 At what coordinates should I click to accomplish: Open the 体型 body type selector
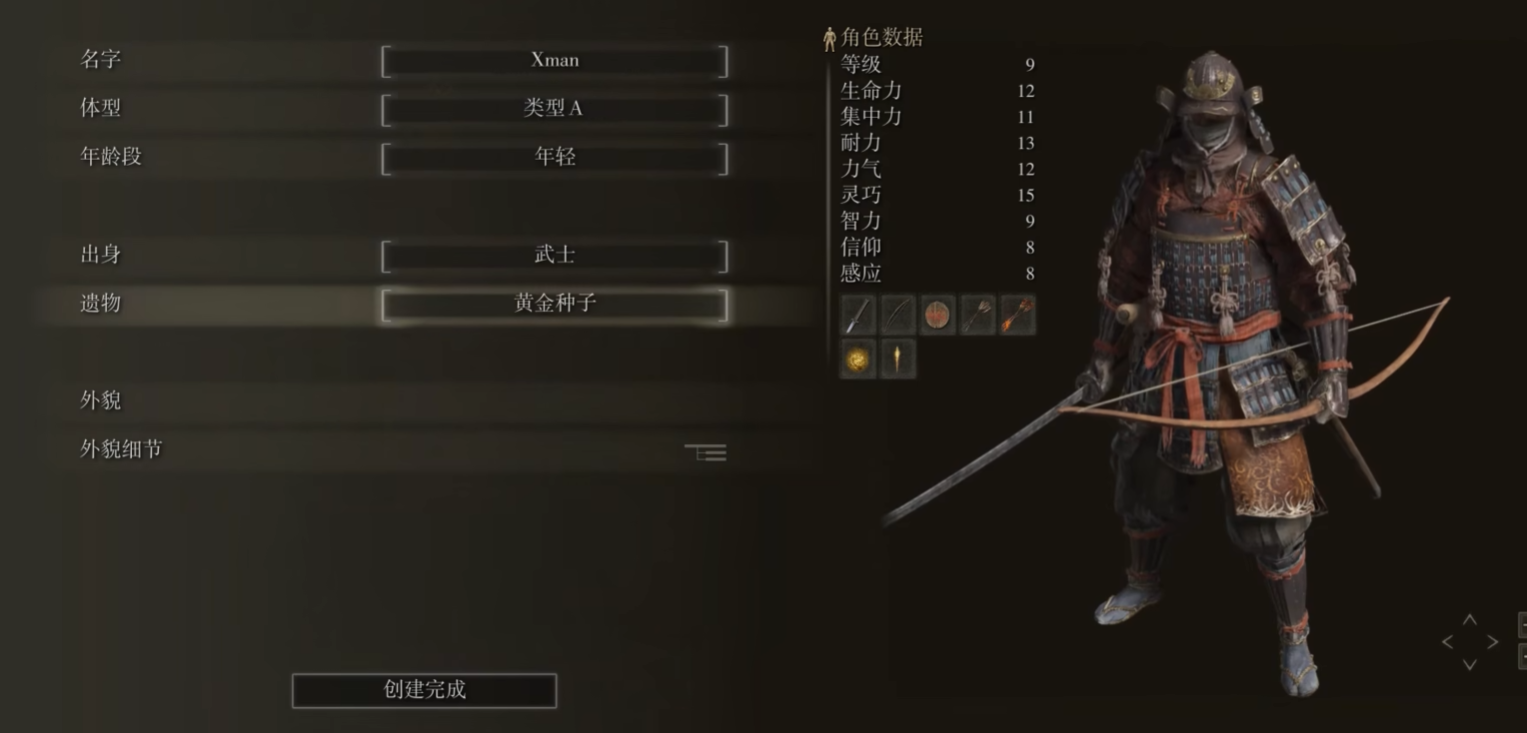click(554, 108)
